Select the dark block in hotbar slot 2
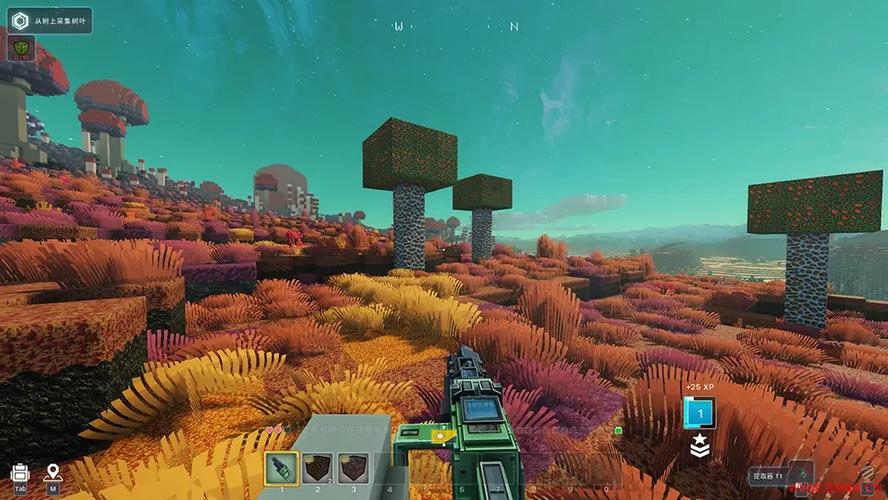888x500 pixels. point(317,468)
